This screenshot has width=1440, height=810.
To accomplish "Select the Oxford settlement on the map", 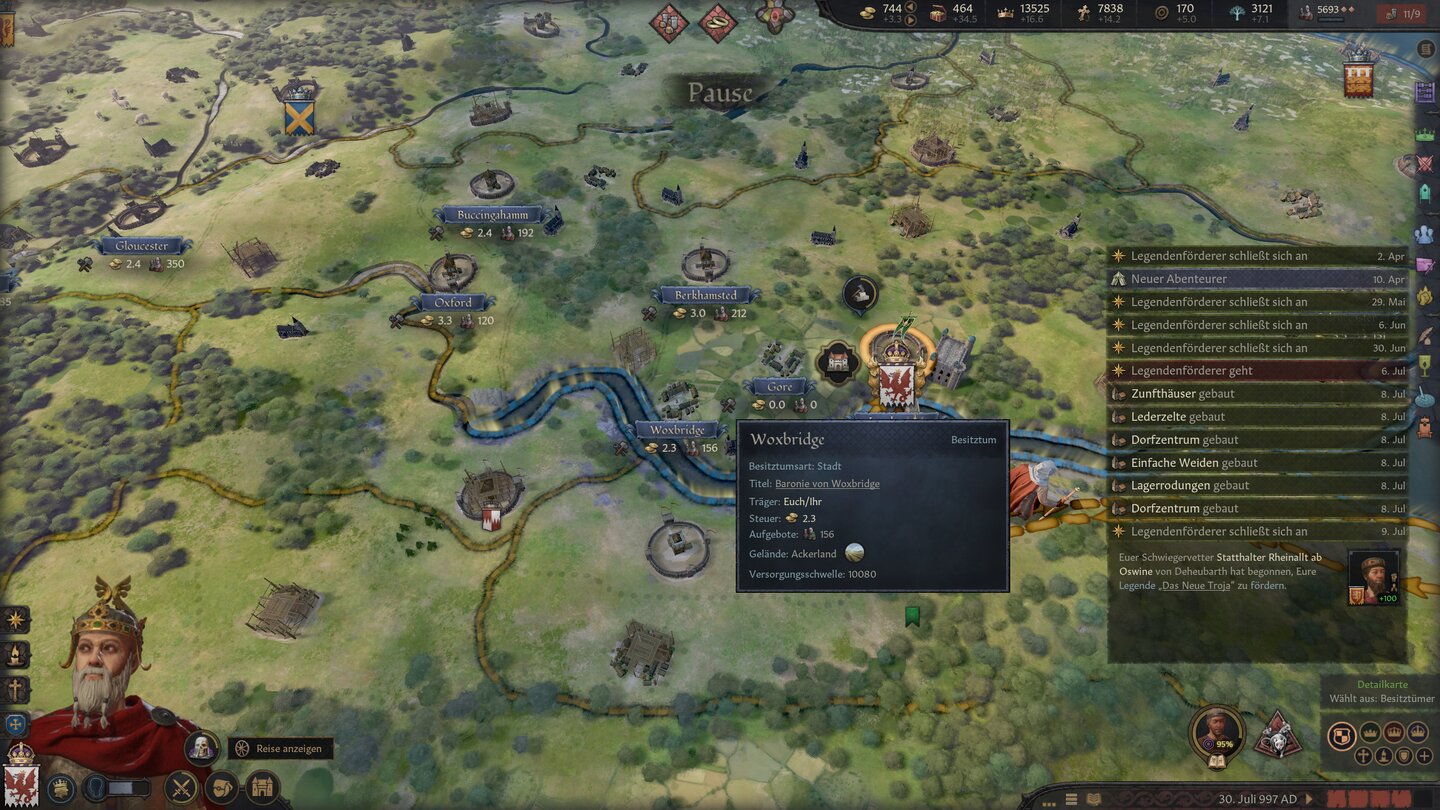I will (x=452, y=302).
